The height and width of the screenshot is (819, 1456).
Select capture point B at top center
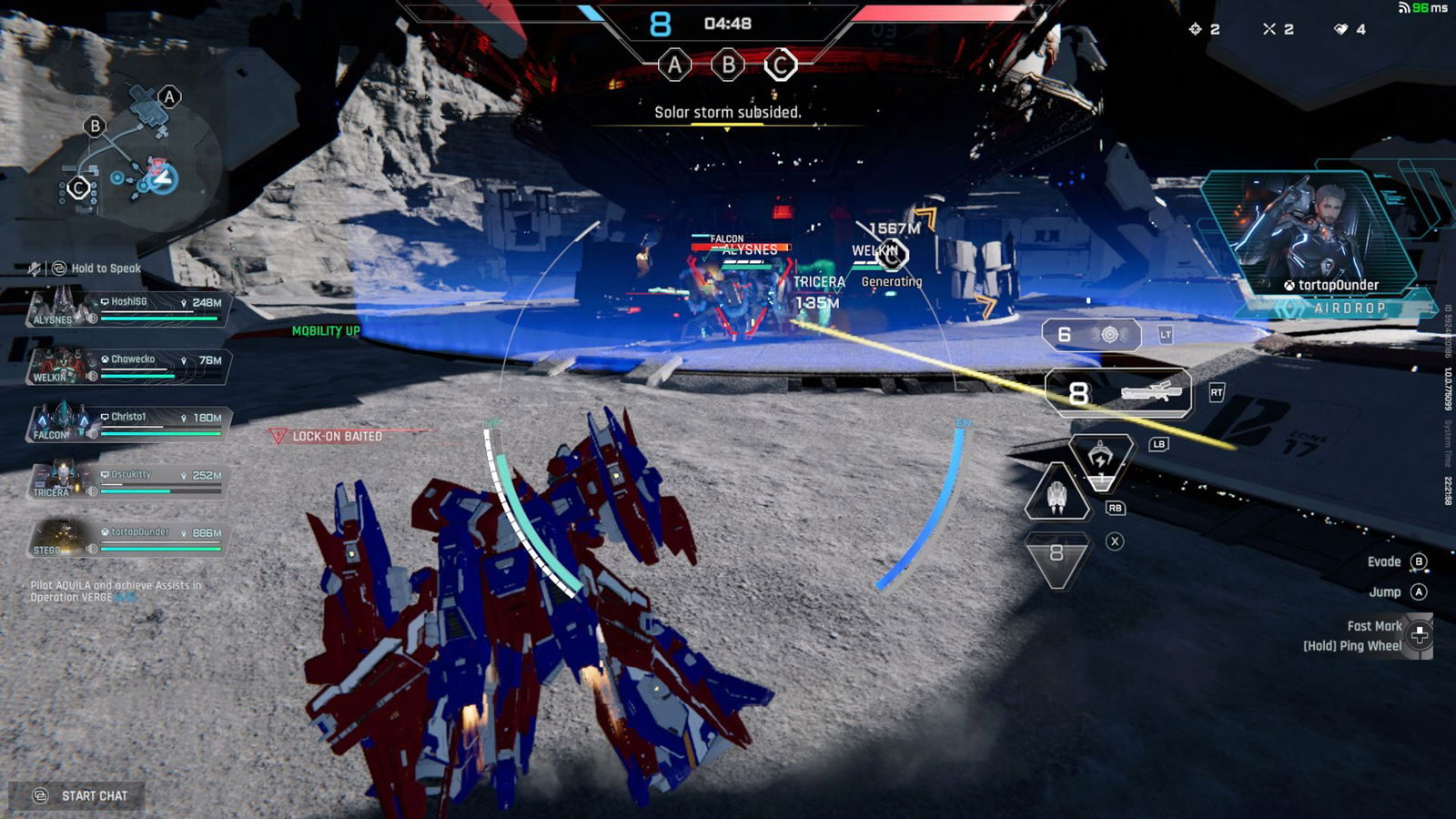(x=728, y=66)
